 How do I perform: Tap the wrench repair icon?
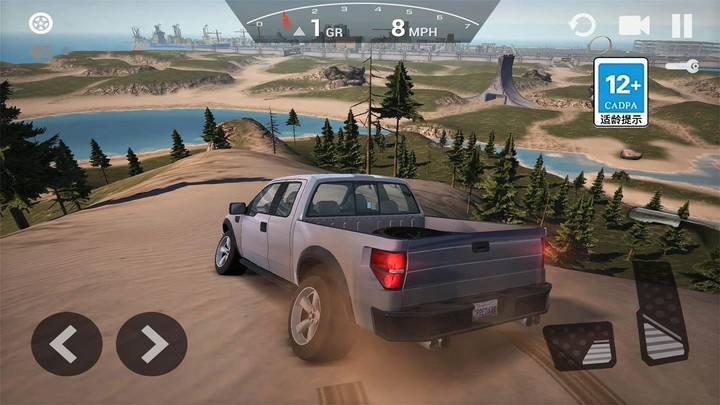pyautogui.click(x=681, y=66)
